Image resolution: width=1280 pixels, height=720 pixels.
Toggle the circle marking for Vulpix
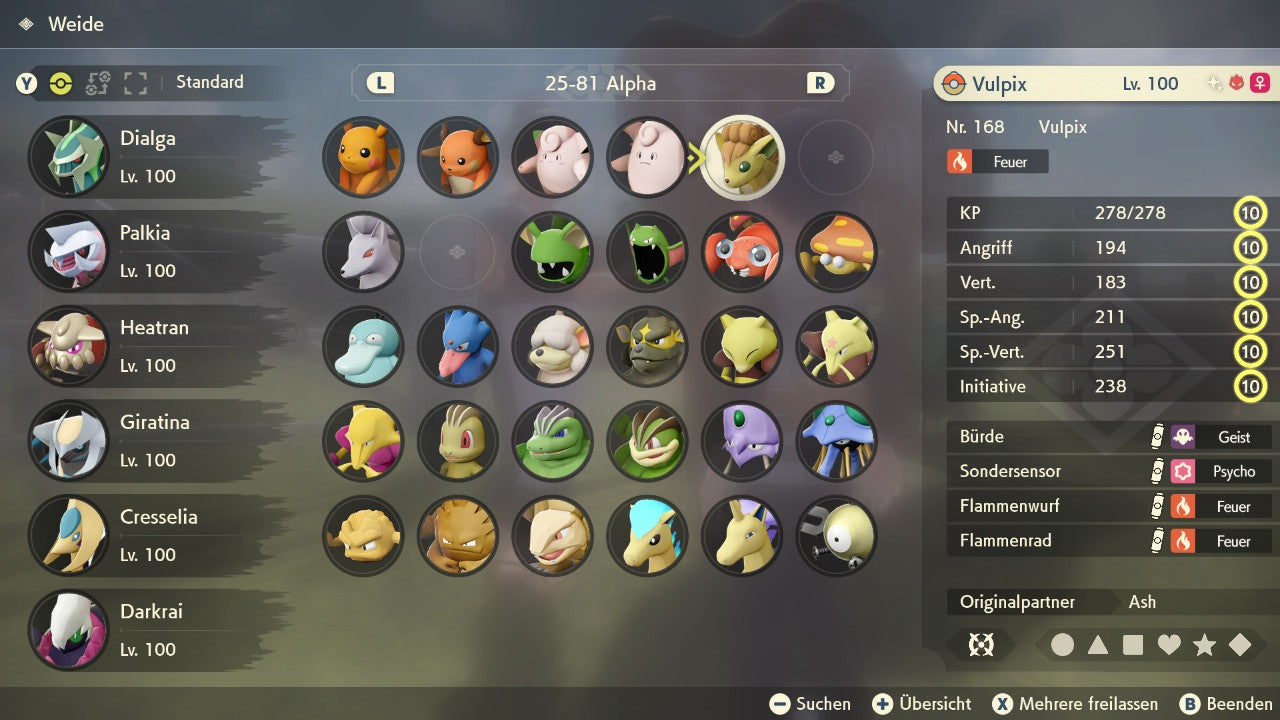pyautogui.click(x=1063, y=645)
